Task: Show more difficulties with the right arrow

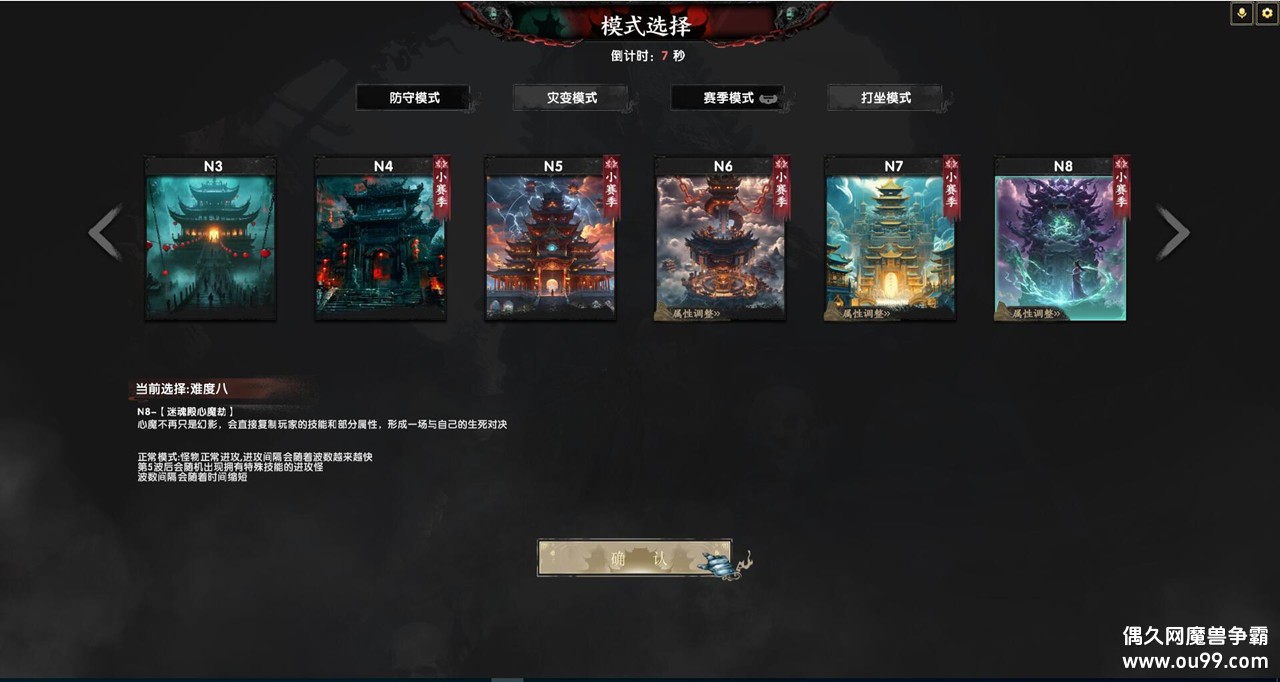Action: coord(1172,233)
